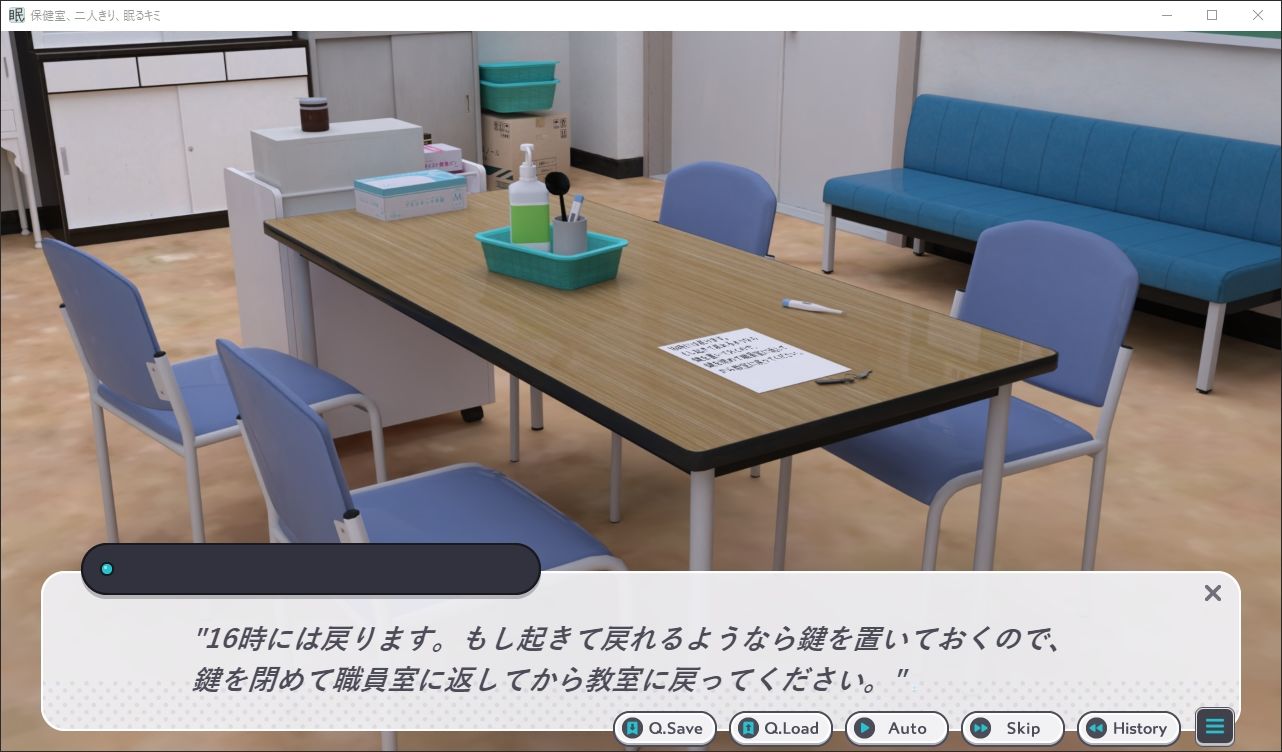Open the message History log

point(1129,728)
